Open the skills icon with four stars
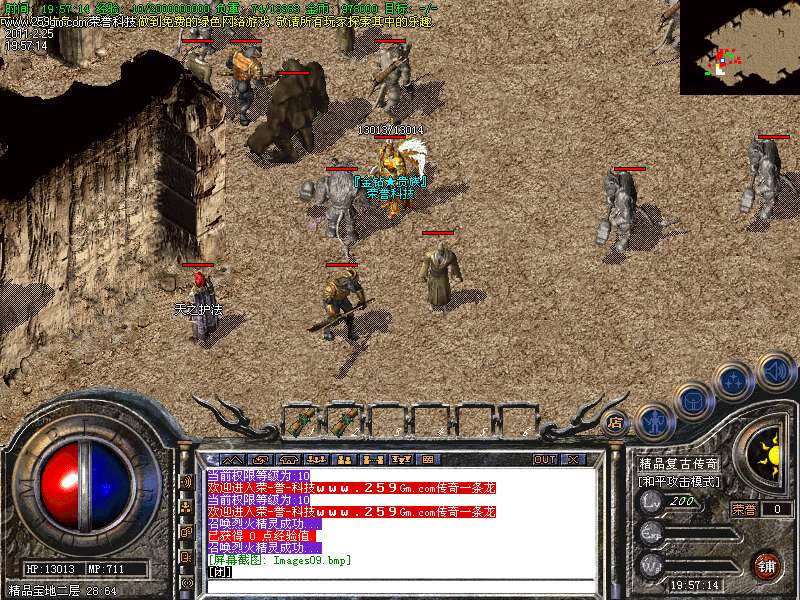The width and height of the screenshot is (800, 600). pos(734,382)
